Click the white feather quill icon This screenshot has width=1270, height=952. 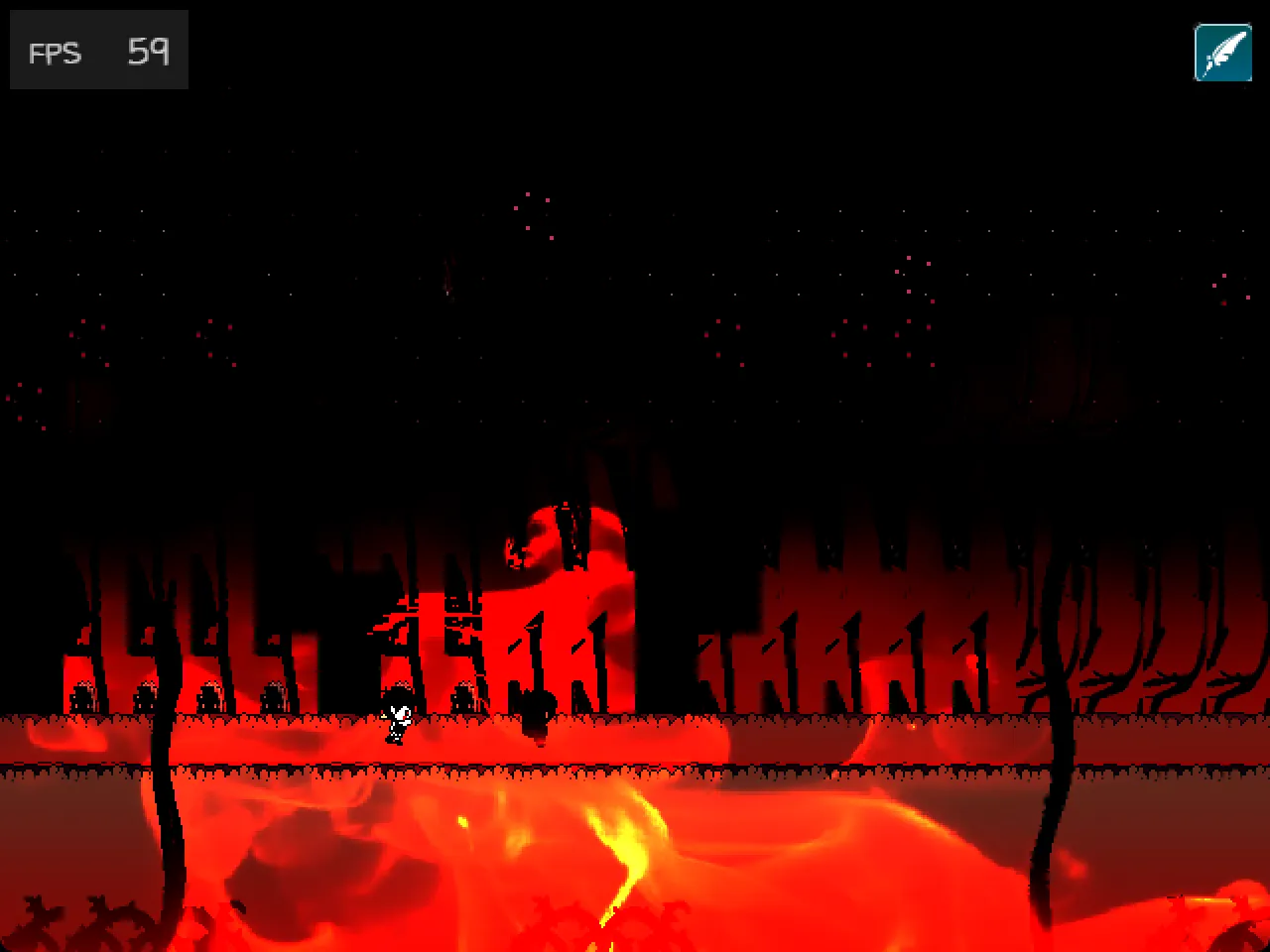click(1222, 53)
